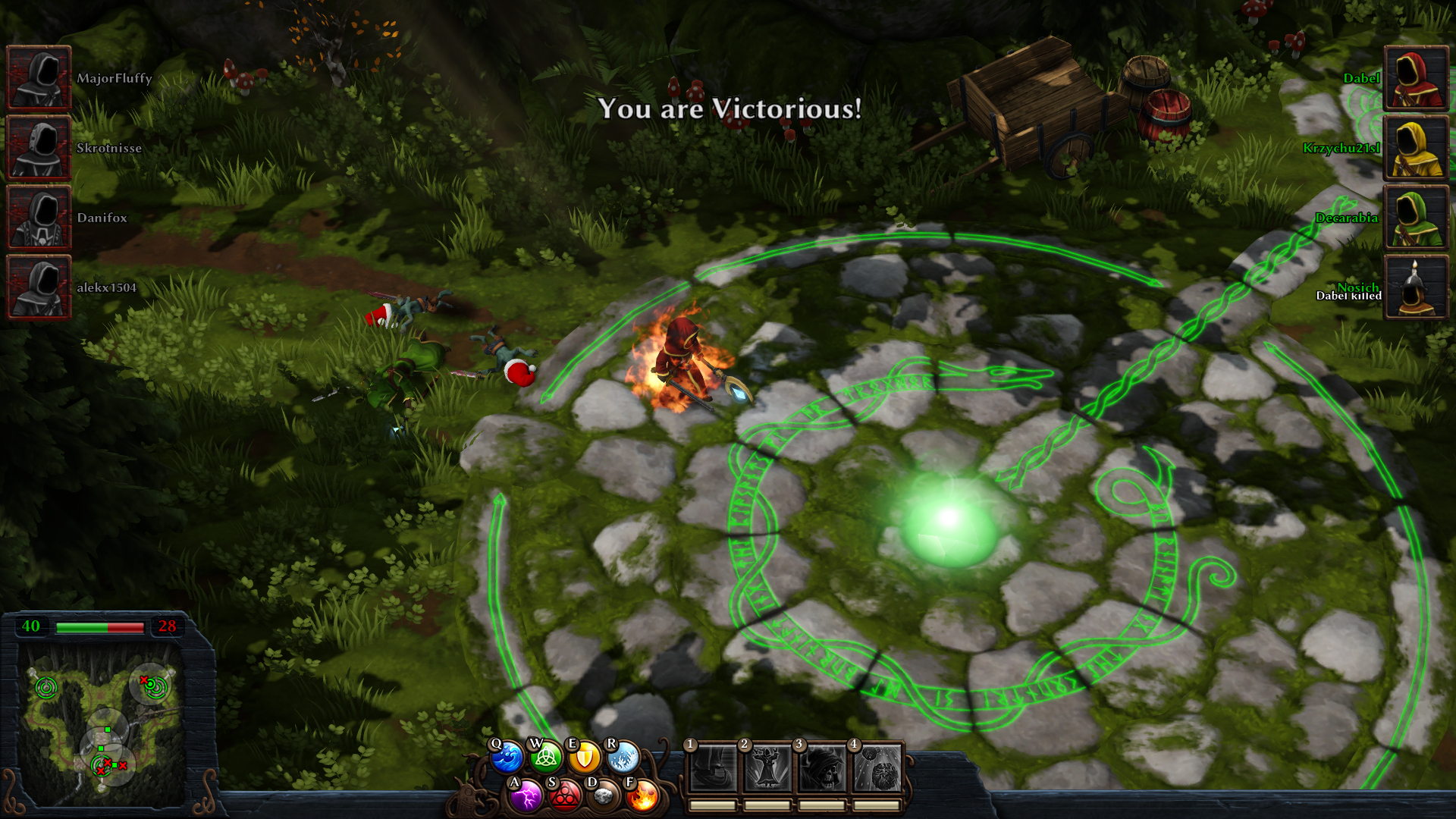Choose the yellow shield element orb
Screen dimensions: 1456x819
tap(585, 758)
